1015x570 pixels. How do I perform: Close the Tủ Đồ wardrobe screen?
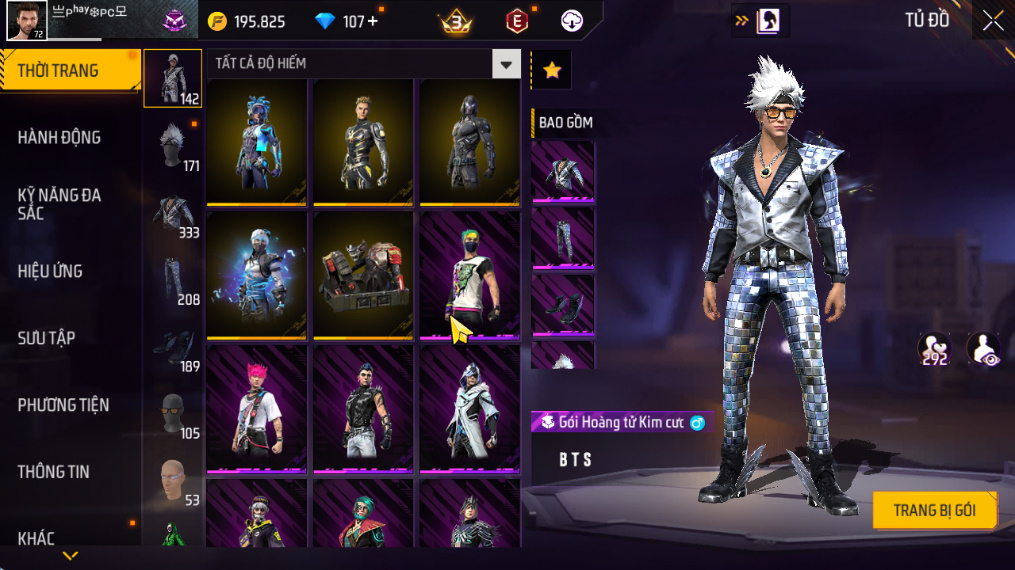pos(992,20)
